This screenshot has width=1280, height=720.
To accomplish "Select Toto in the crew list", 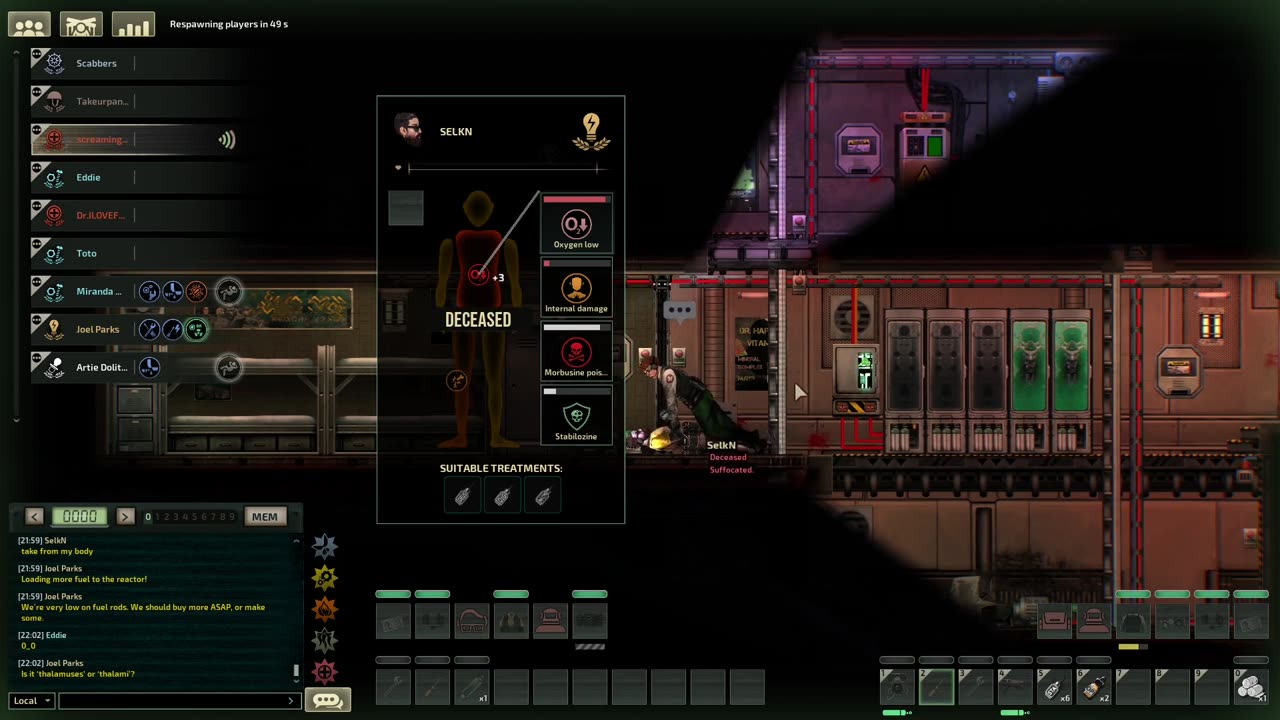I will click(x=86, y=254).
